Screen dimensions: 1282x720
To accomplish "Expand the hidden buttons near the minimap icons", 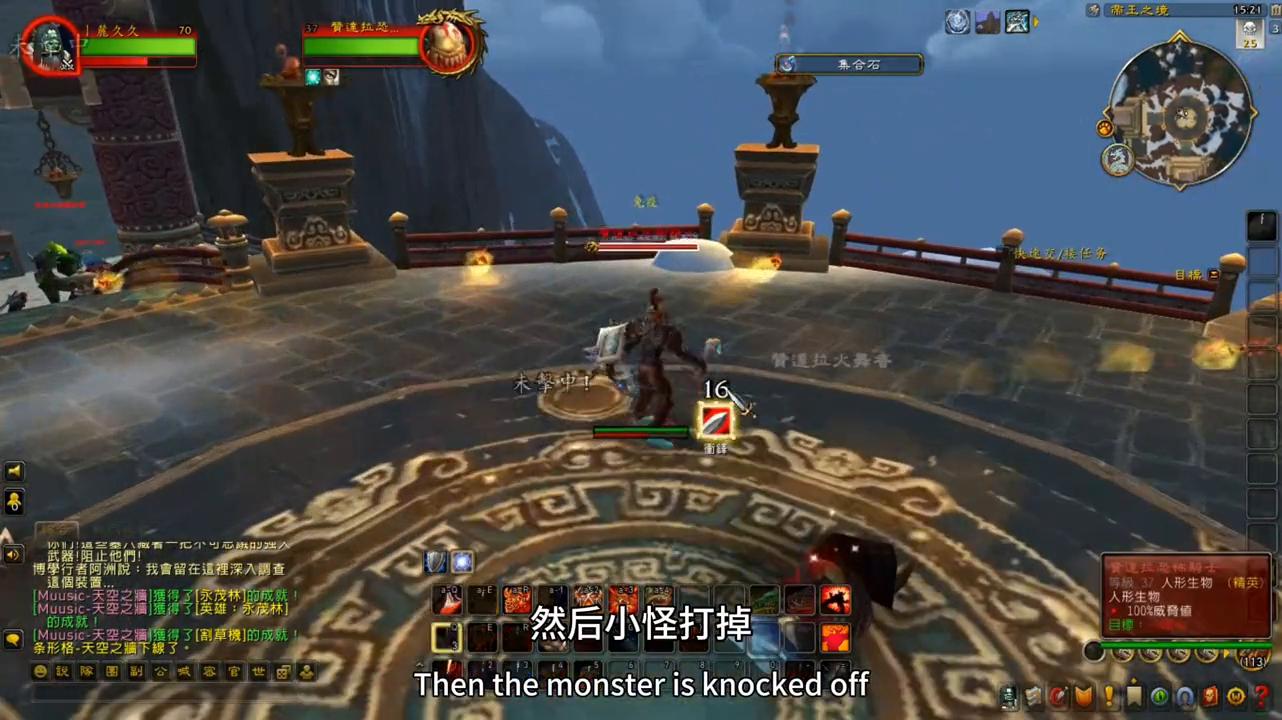I will point(1226,653).
